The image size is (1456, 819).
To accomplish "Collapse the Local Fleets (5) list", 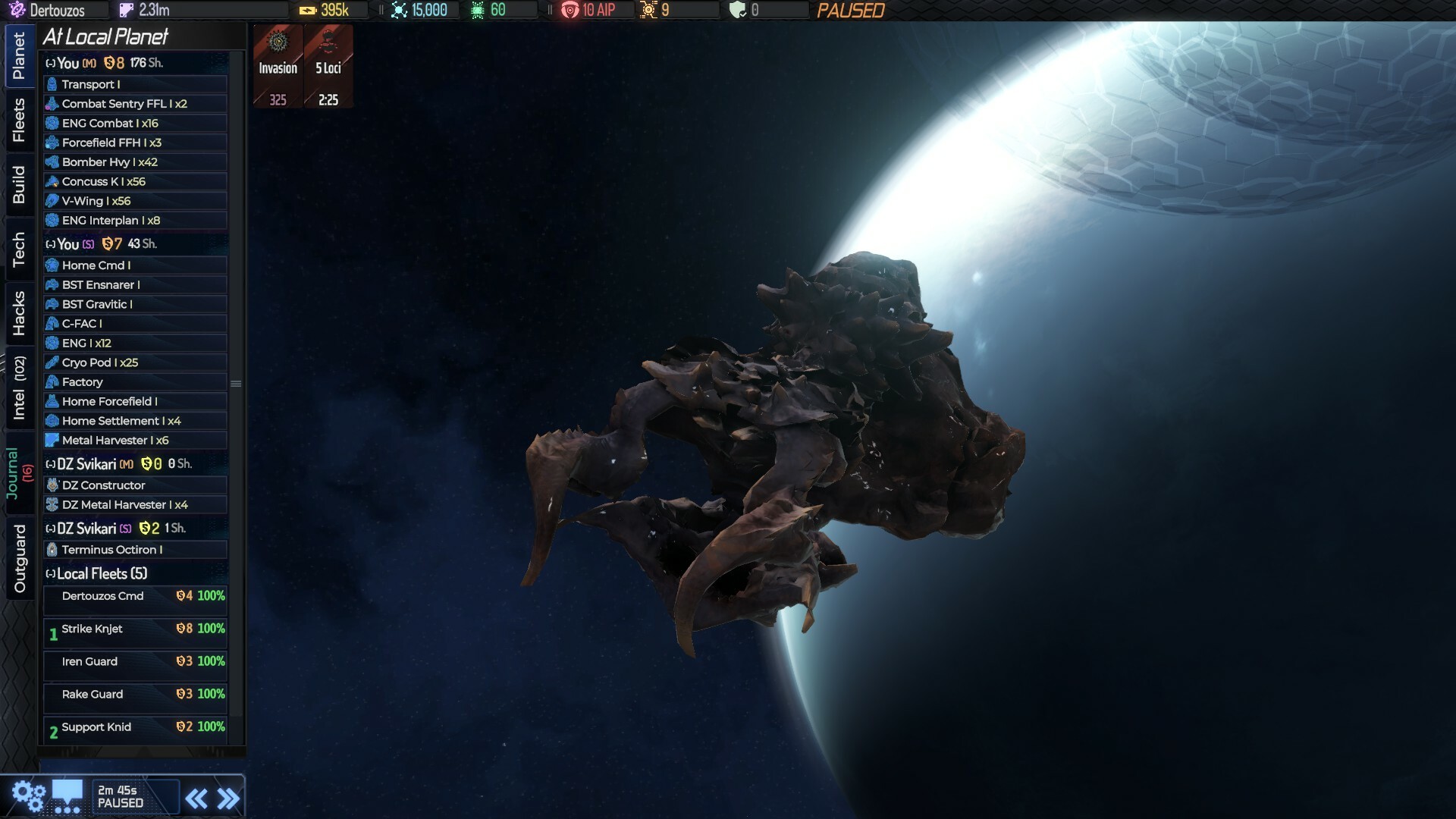I will coord(49,574).
